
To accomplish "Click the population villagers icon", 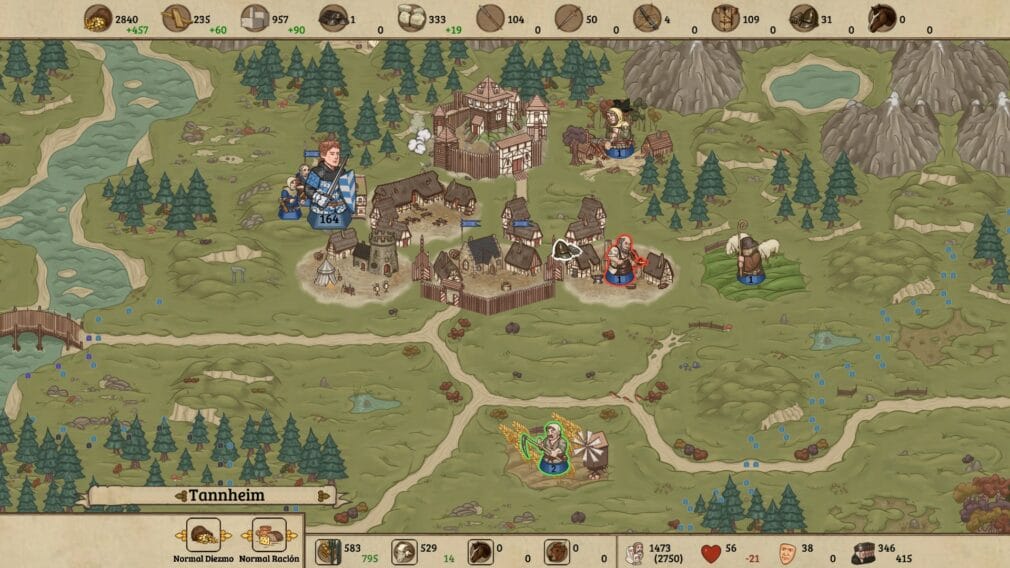I will 633,551.
